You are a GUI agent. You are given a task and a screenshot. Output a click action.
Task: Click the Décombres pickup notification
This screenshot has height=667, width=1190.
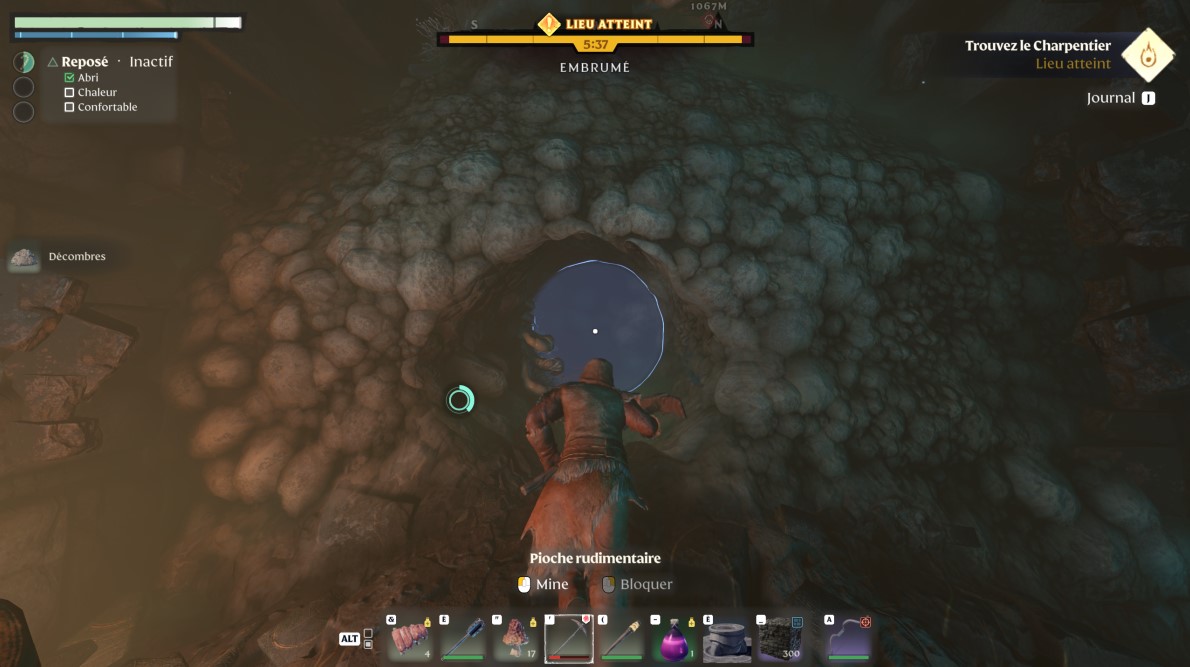pos(58,257)
